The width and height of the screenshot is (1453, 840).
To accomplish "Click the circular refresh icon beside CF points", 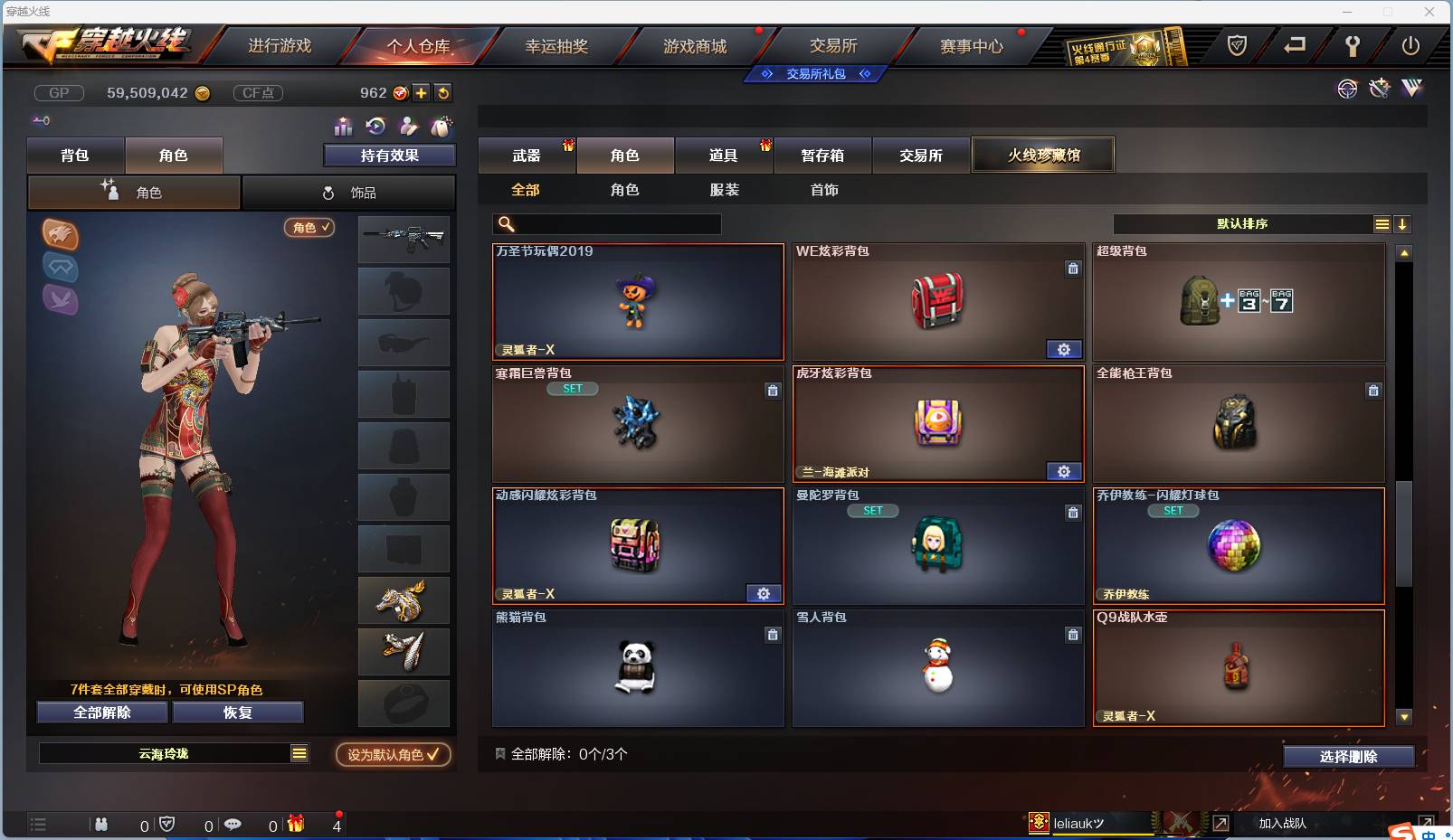I will (x=442, y=92).
